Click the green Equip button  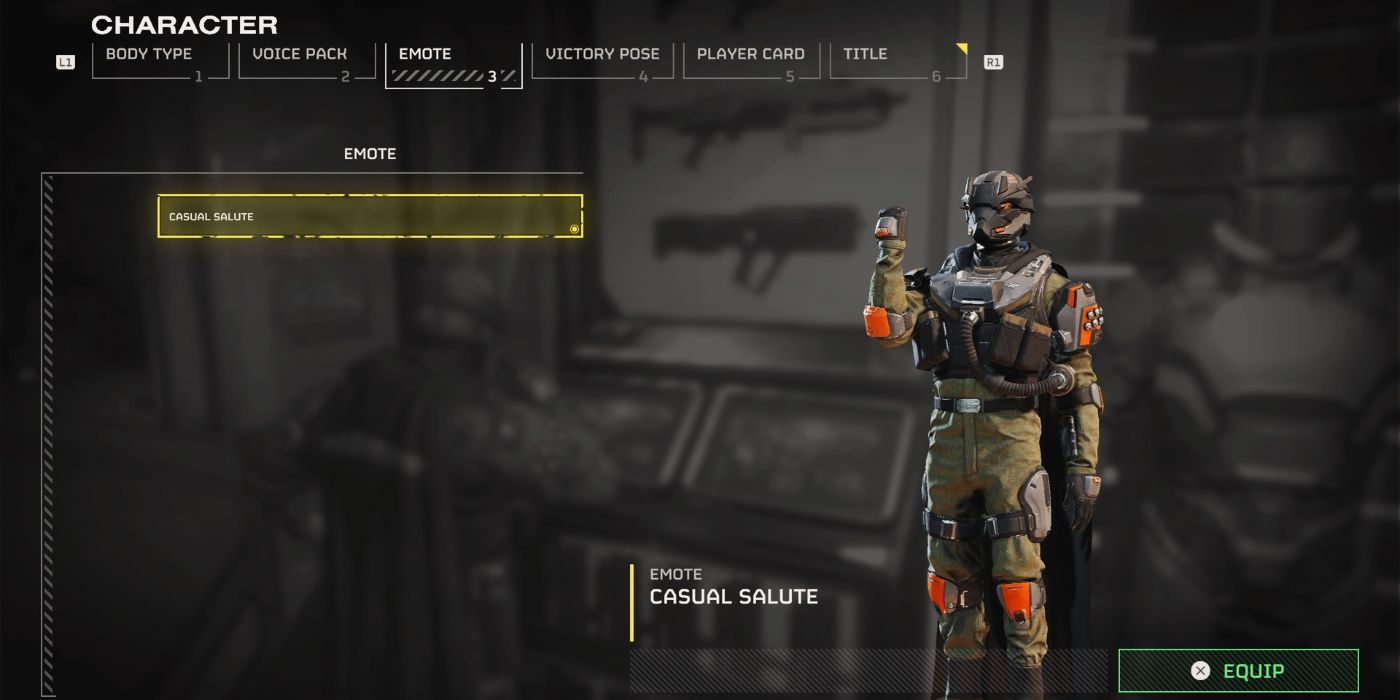[1238, 671]
